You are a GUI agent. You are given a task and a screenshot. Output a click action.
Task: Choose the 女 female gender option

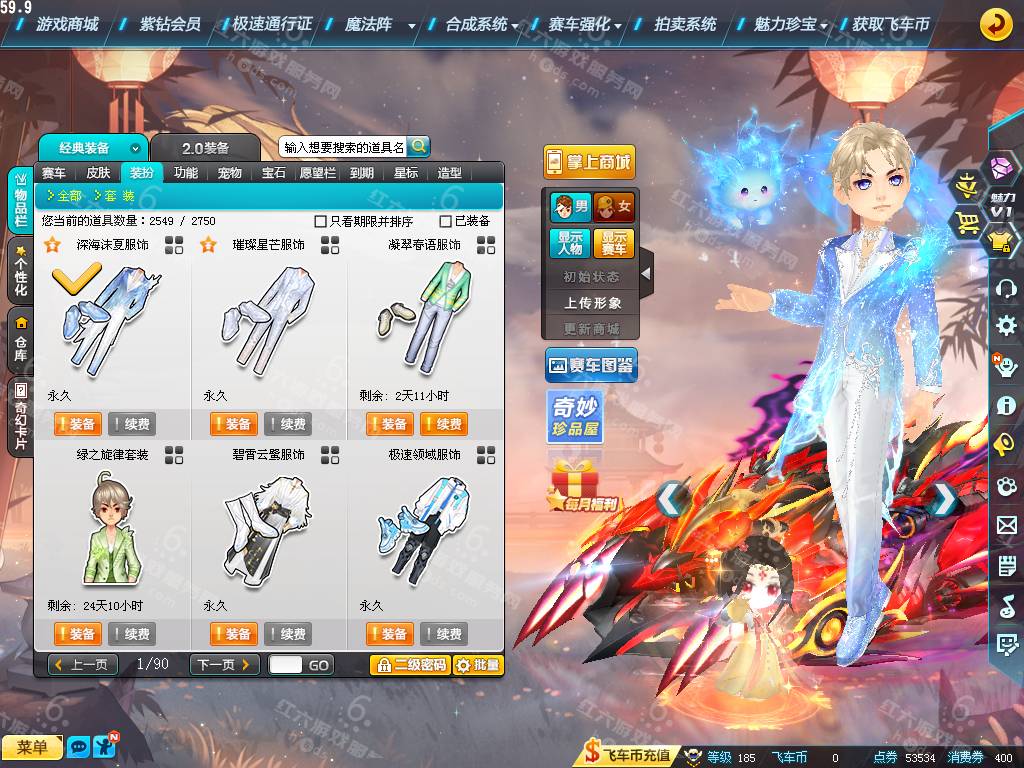coord(613,208)
